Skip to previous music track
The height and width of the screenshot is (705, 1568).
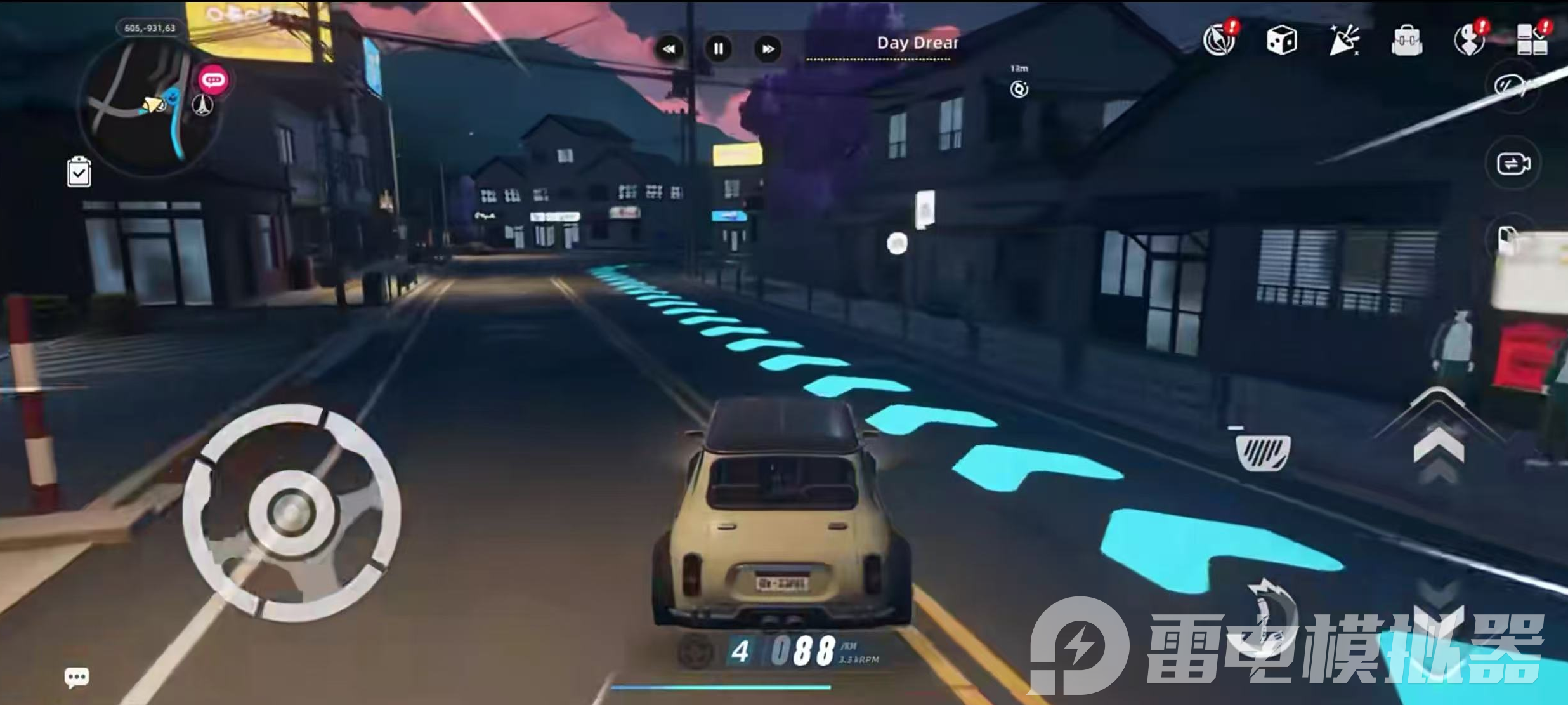point(669,49)
